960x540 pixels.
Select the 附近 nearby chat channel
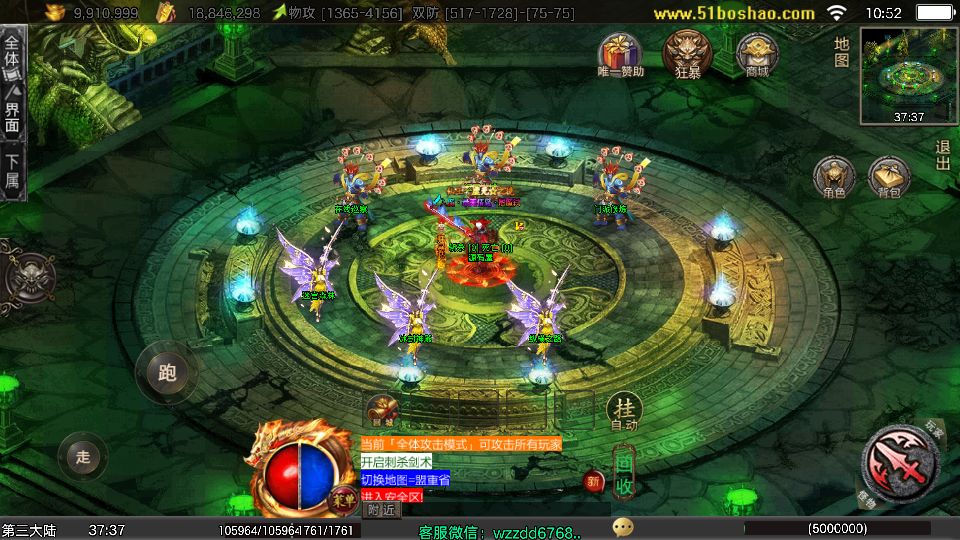(381, 509)
